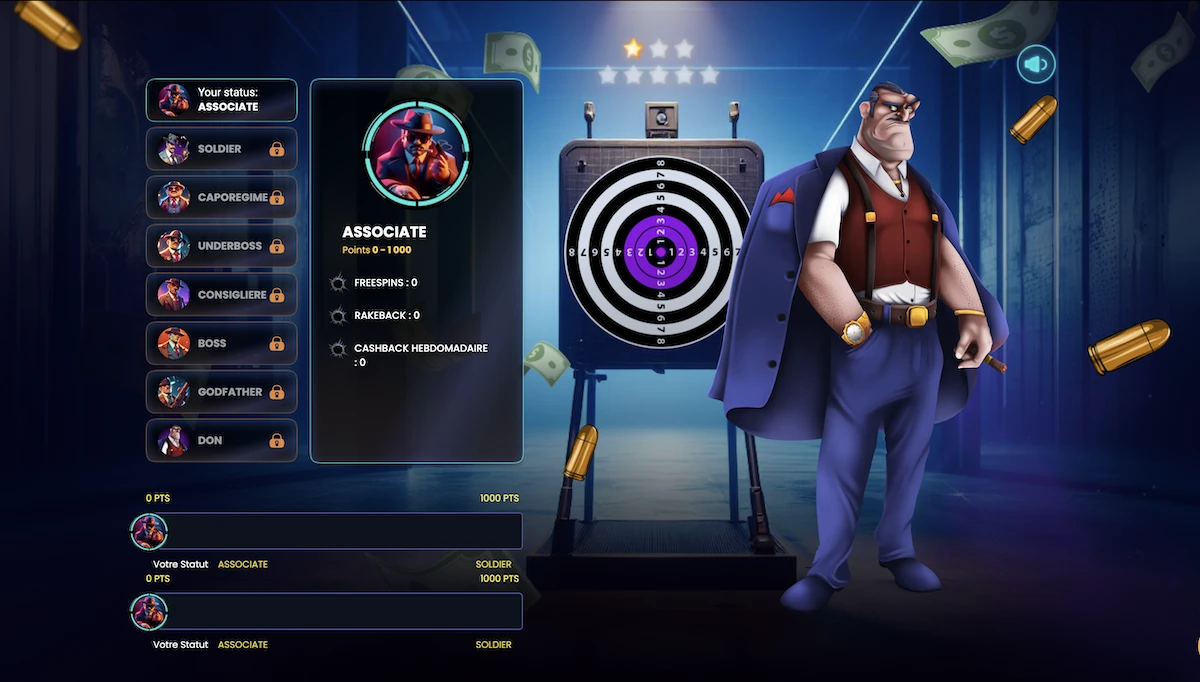Select the Consigliere rank row

[x=222, y=295]
